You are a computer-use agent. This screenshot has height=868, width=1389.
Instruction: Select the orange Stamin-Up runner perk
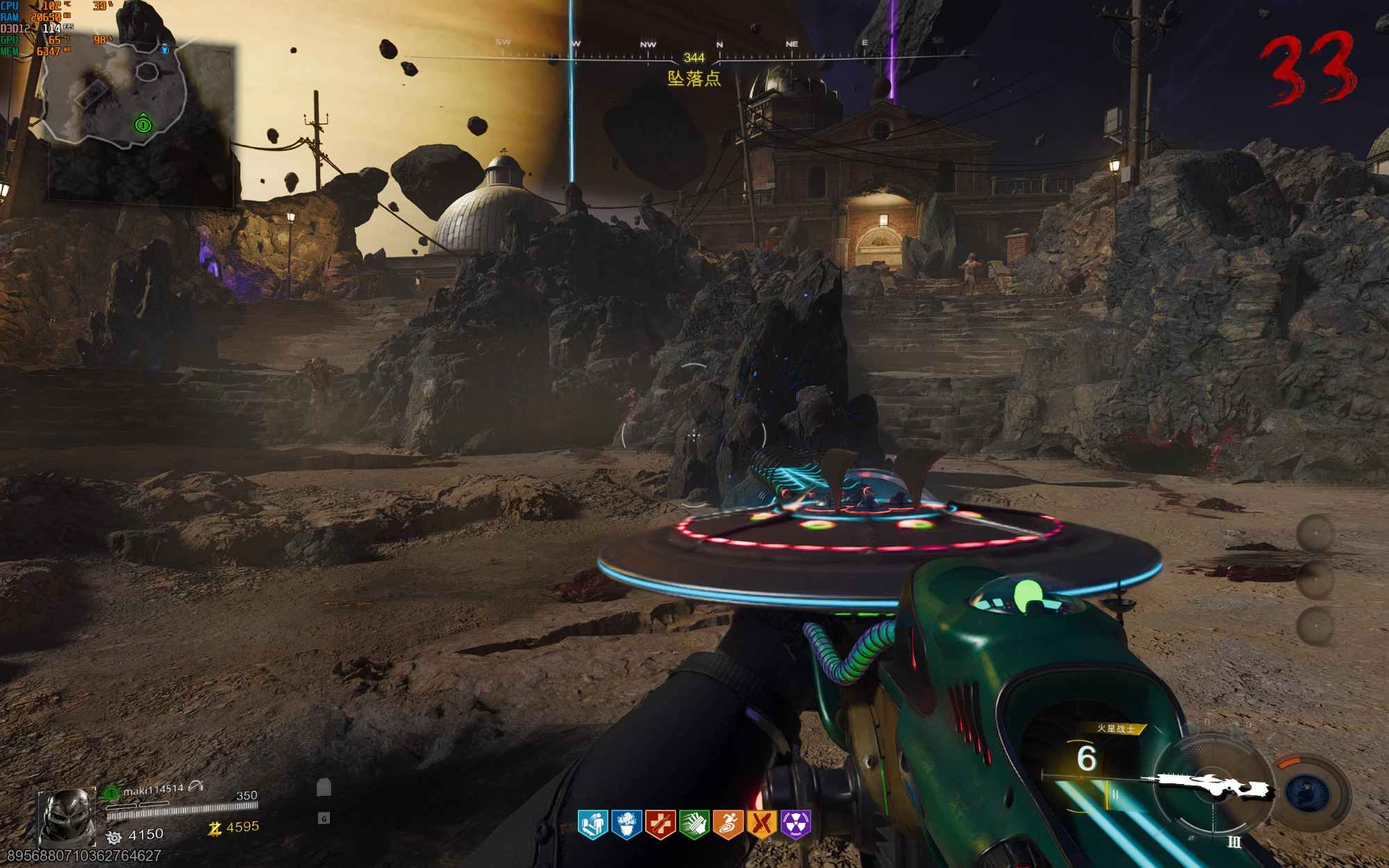pyautogui.click(x=728, y=825)
